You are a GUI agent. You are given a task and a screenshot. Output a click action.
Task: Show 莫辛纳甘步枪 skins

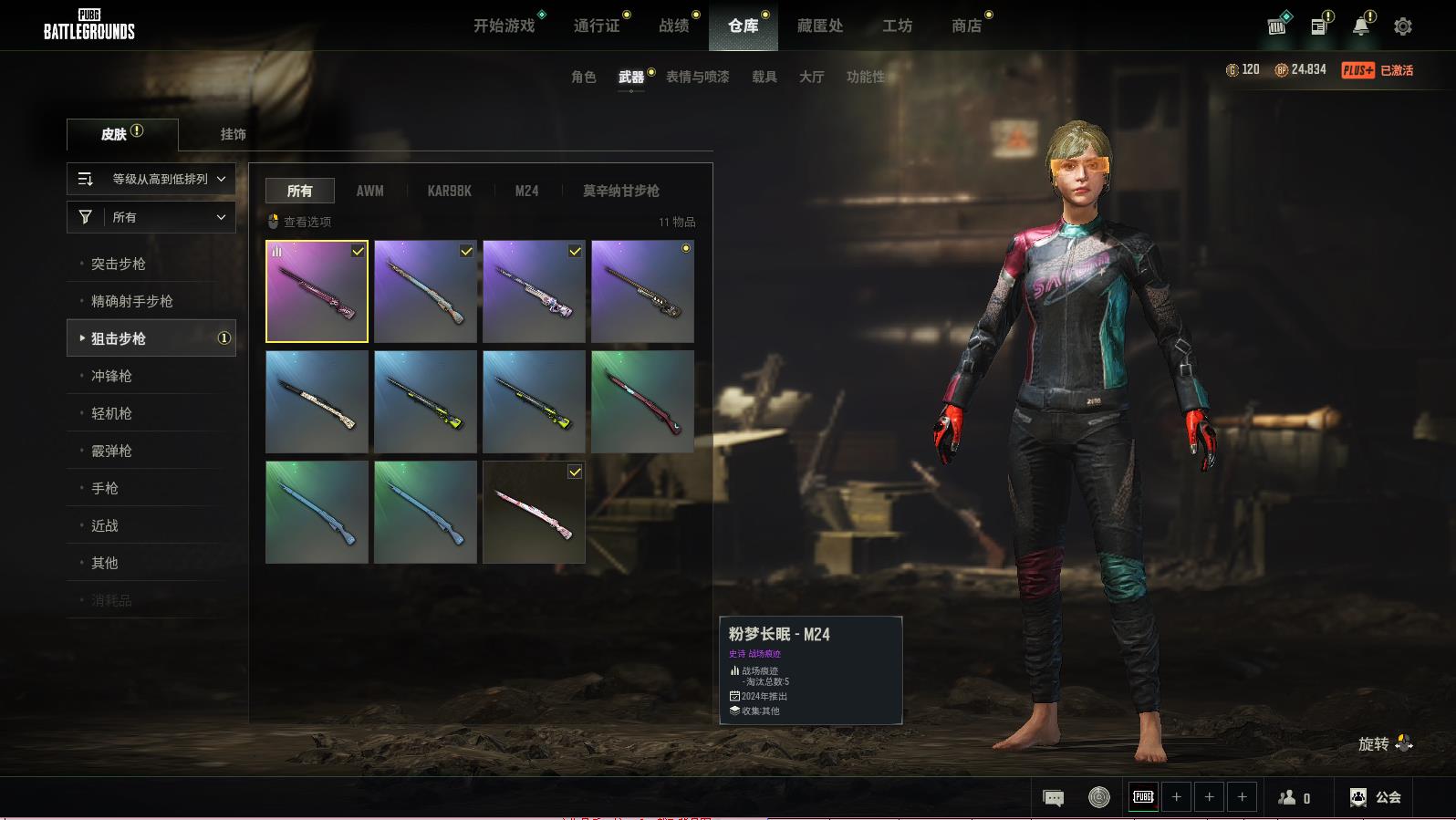(620, 191)
